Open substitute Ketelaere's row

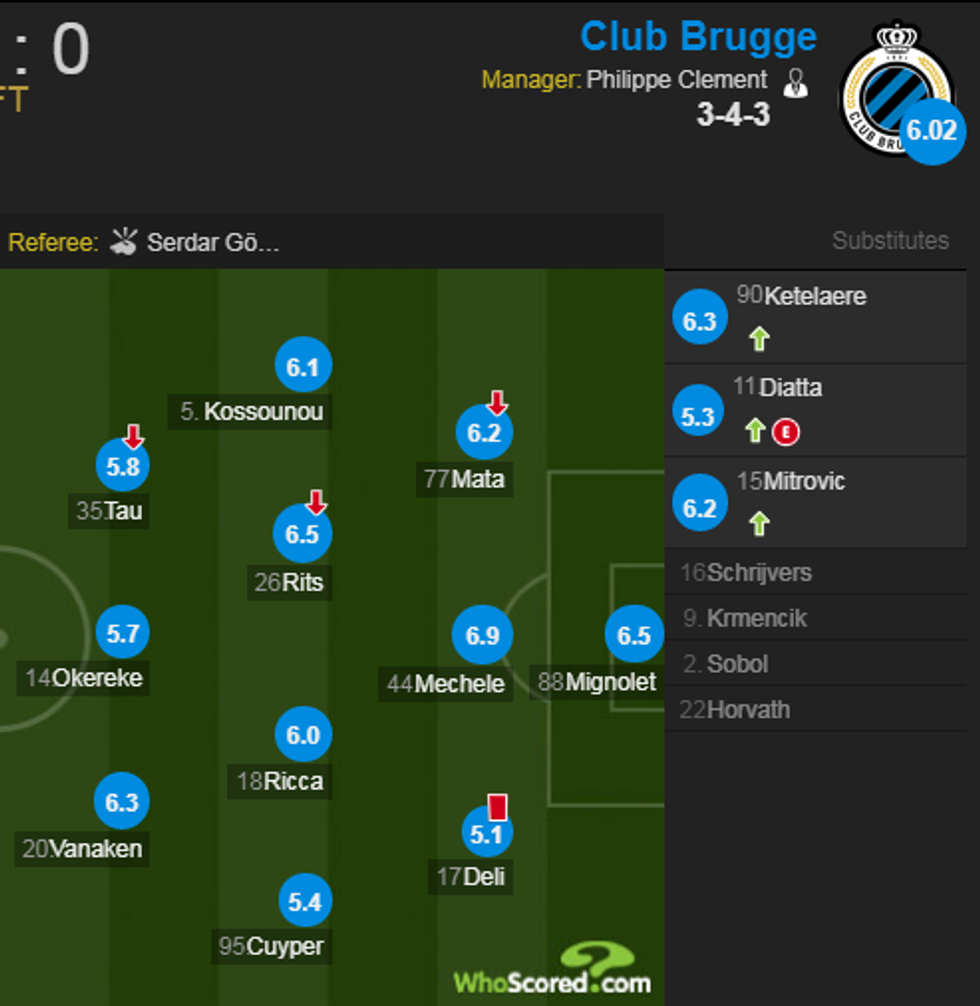815,317
